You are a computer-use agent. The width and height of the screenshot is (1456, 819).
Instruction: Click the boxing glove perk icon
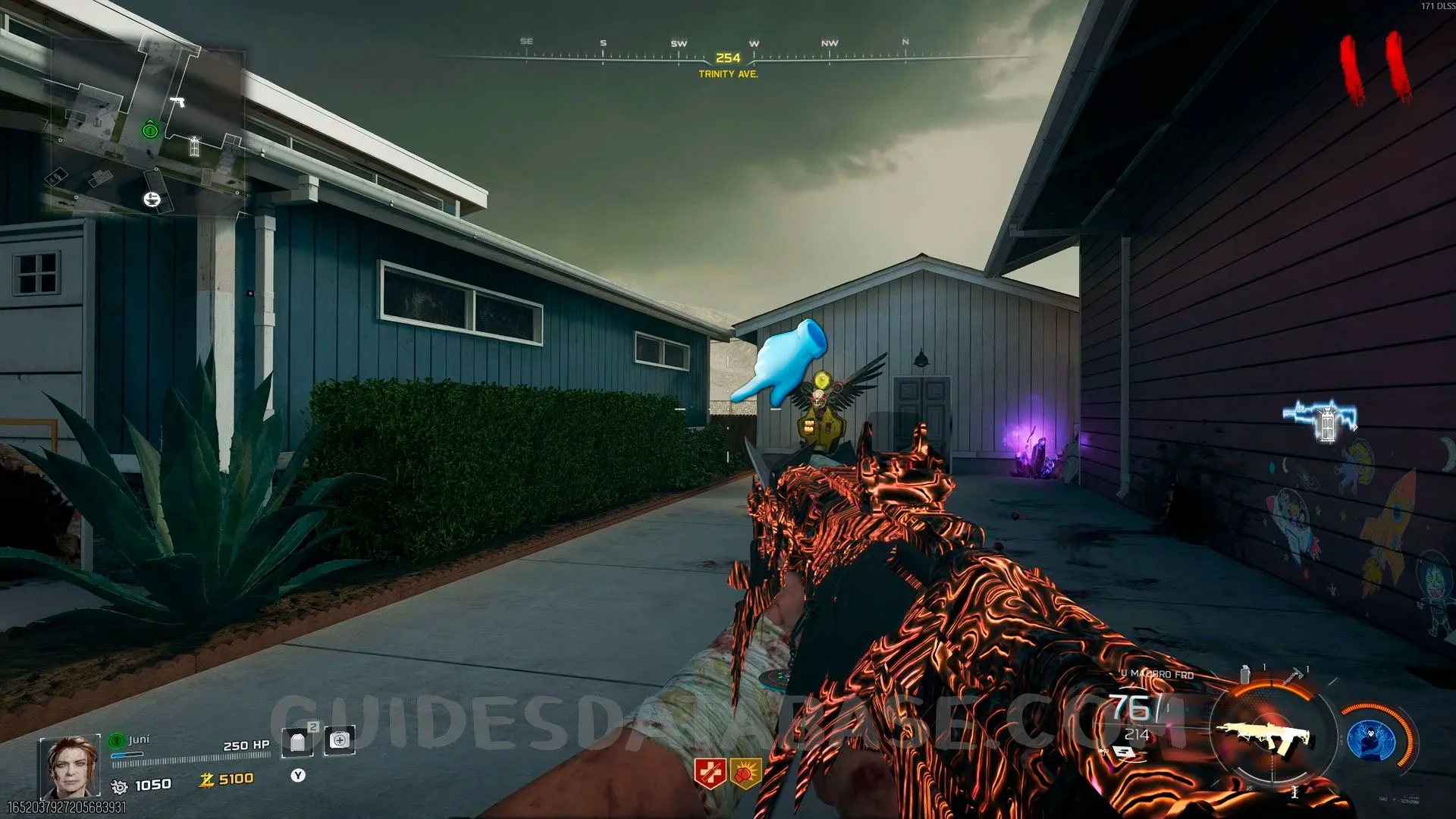745,773
